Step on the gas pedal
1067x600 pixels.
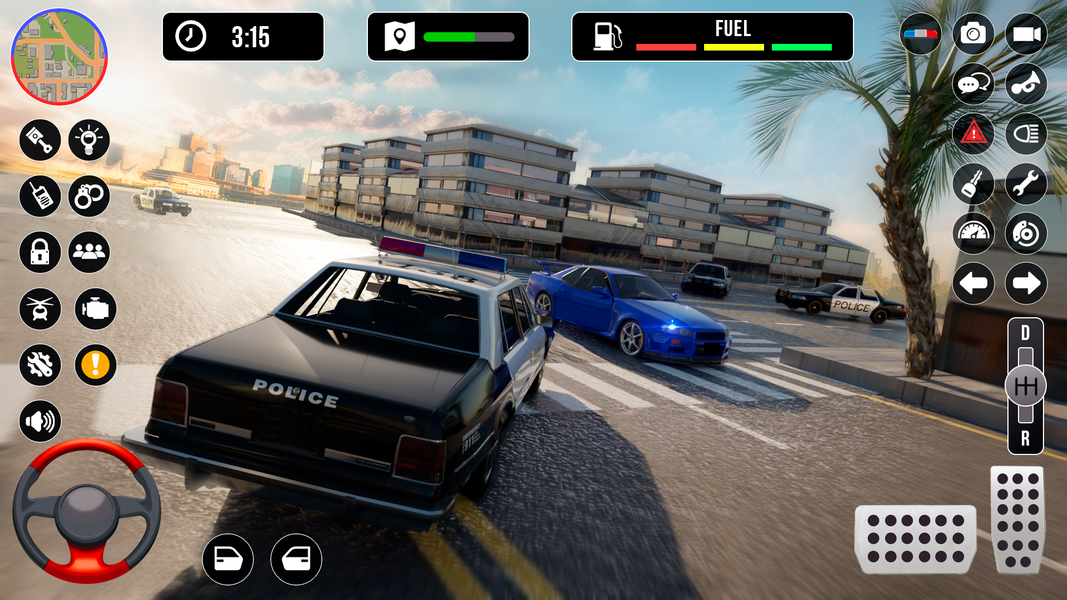[1017, 520]
